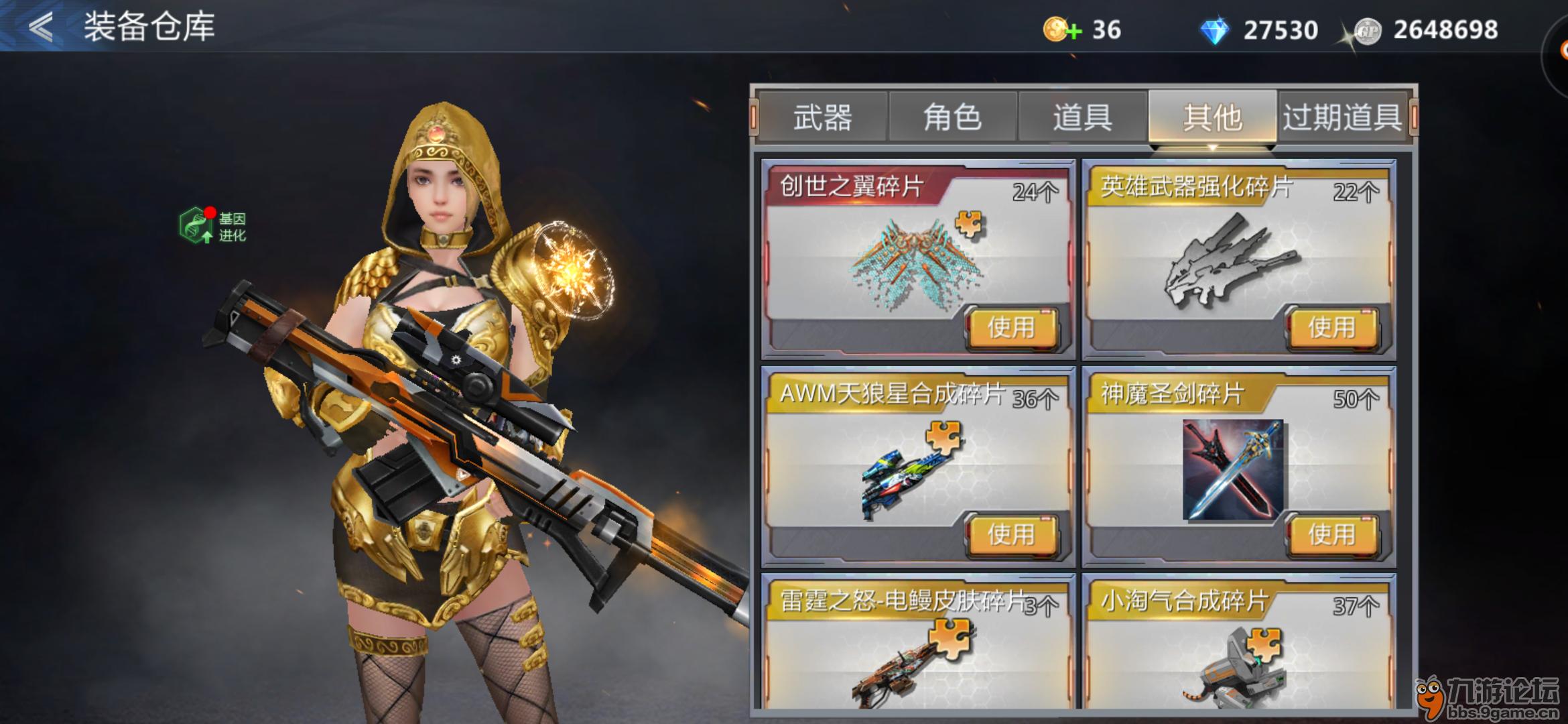This screenshot has width=1568, height=724.
Task: Use the 神魔圣剑碎片 item
Action: pos(1331,534)
